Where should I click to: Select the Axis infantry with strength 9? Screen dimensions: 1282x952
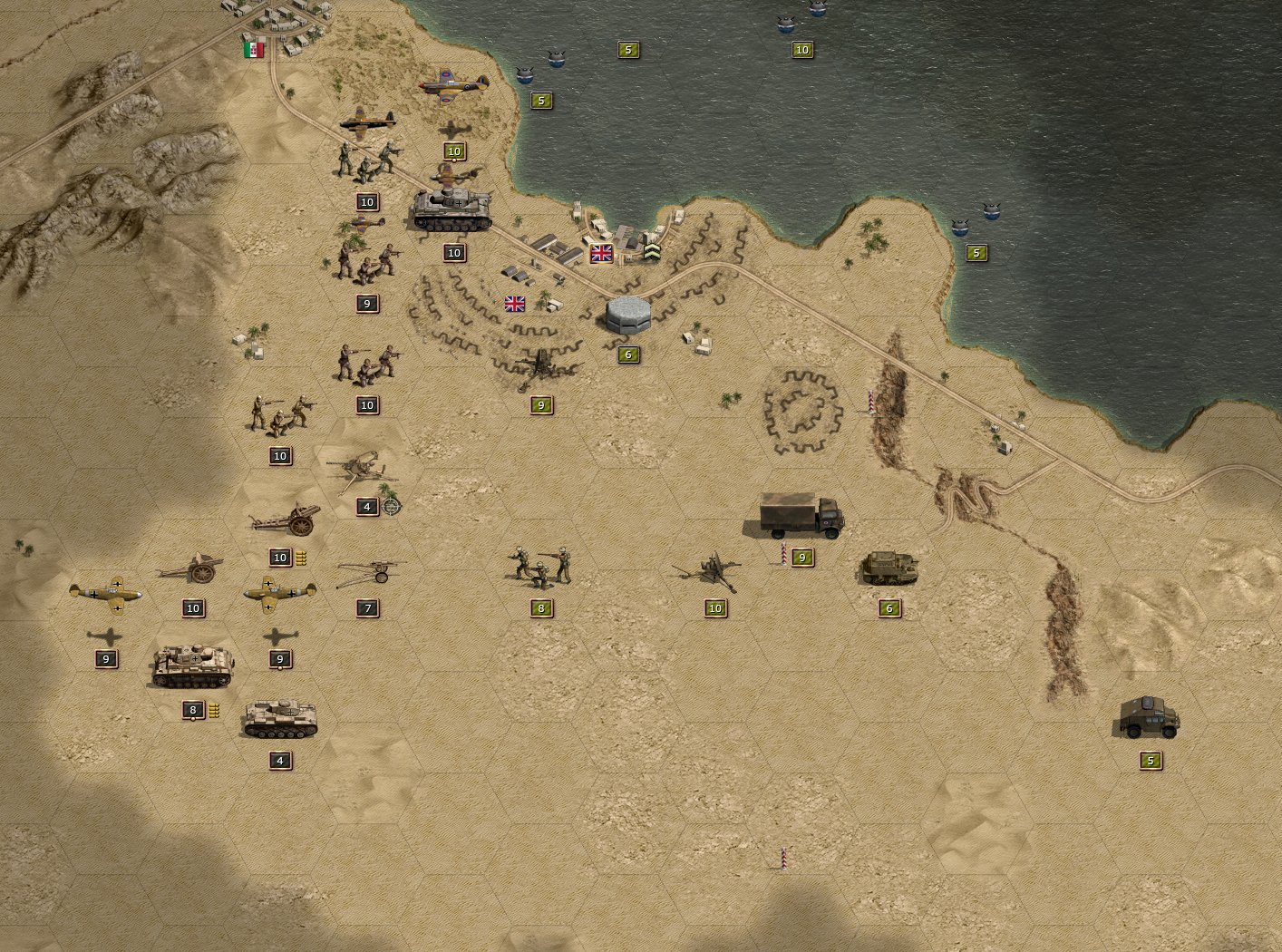(366, 260)
